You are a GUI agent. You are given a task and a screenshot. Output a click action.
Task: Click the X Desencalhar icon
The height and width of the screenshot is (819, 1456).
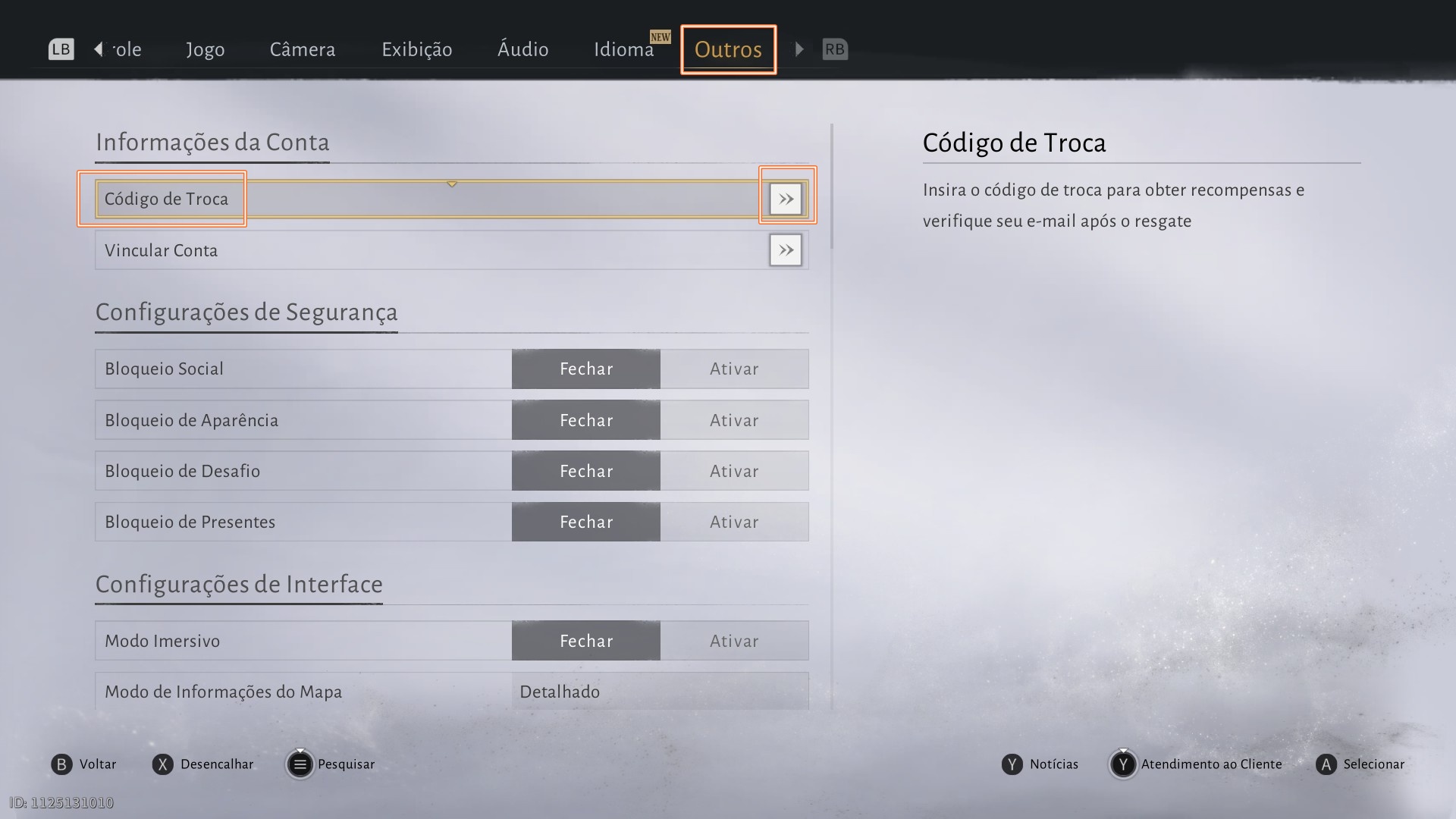(x=162, y=764)
